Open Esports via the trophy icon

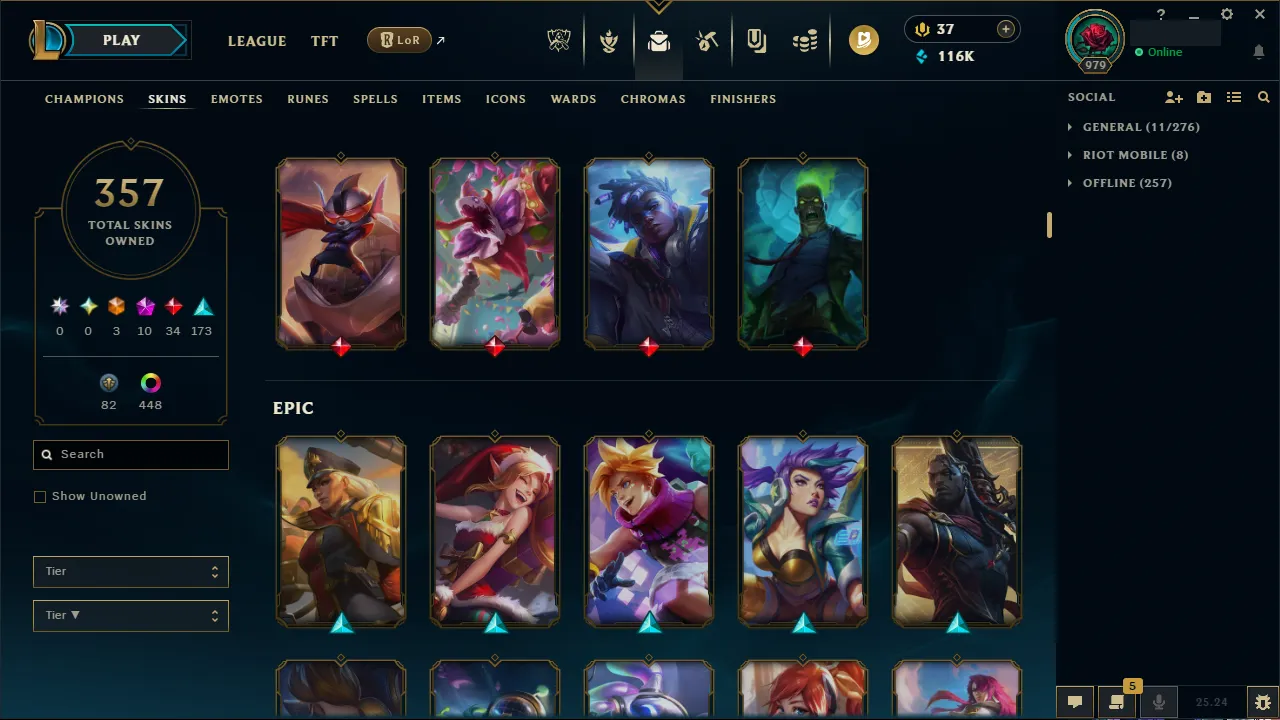[x=559, y=41]
